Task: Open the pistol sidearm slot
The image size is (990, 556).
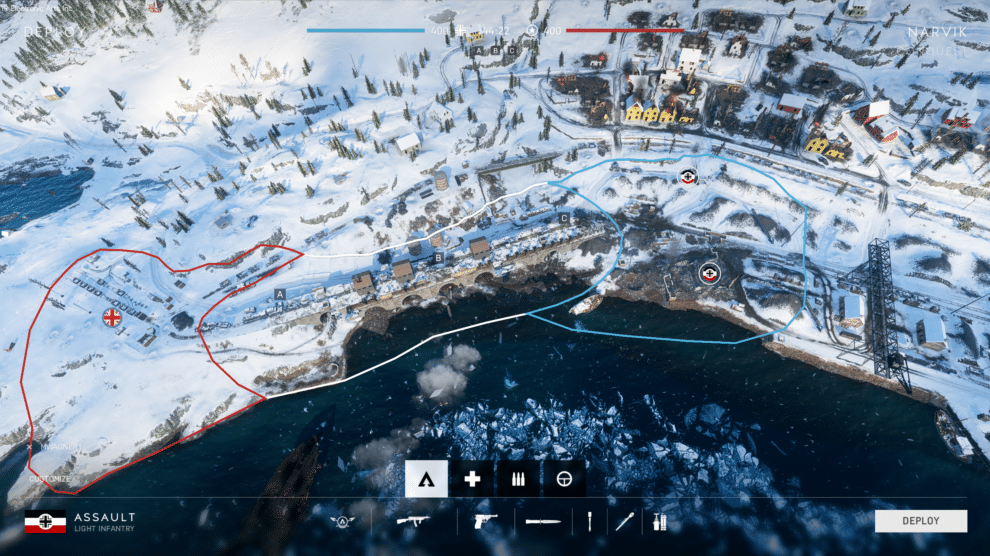Action: tap(487, 521)
